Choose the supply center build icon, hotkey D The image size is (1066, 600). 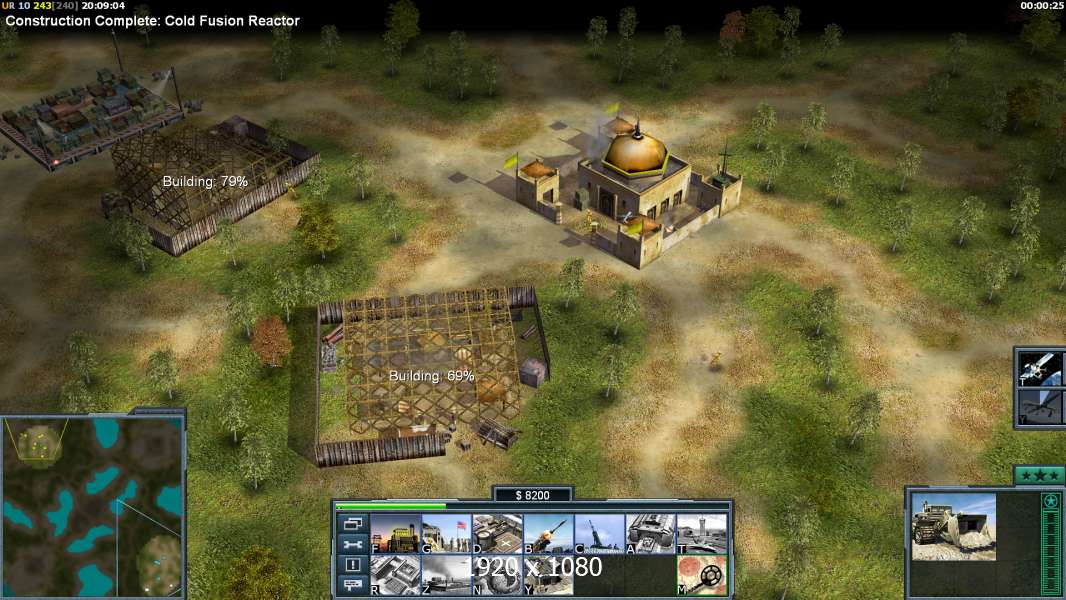497,534
